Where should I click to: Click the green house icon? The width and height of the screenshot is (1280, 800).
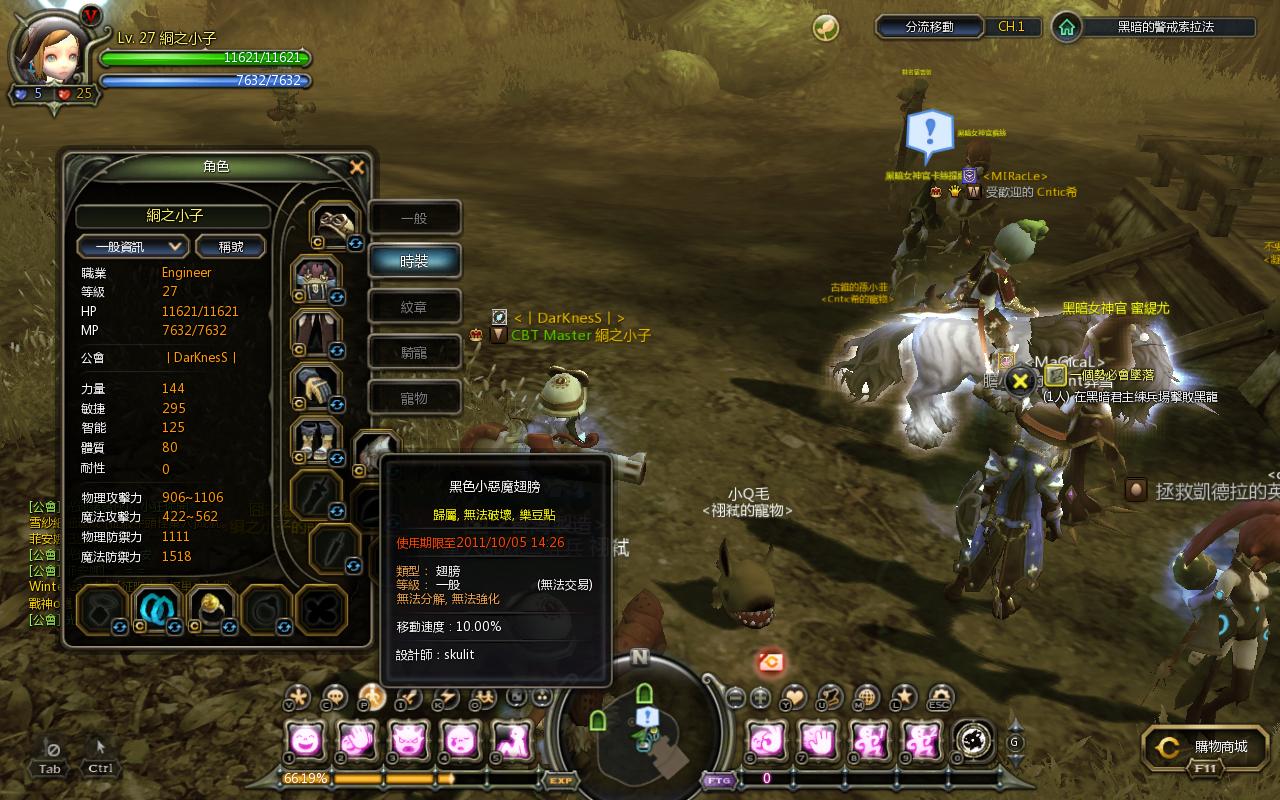click(1067, 27)
